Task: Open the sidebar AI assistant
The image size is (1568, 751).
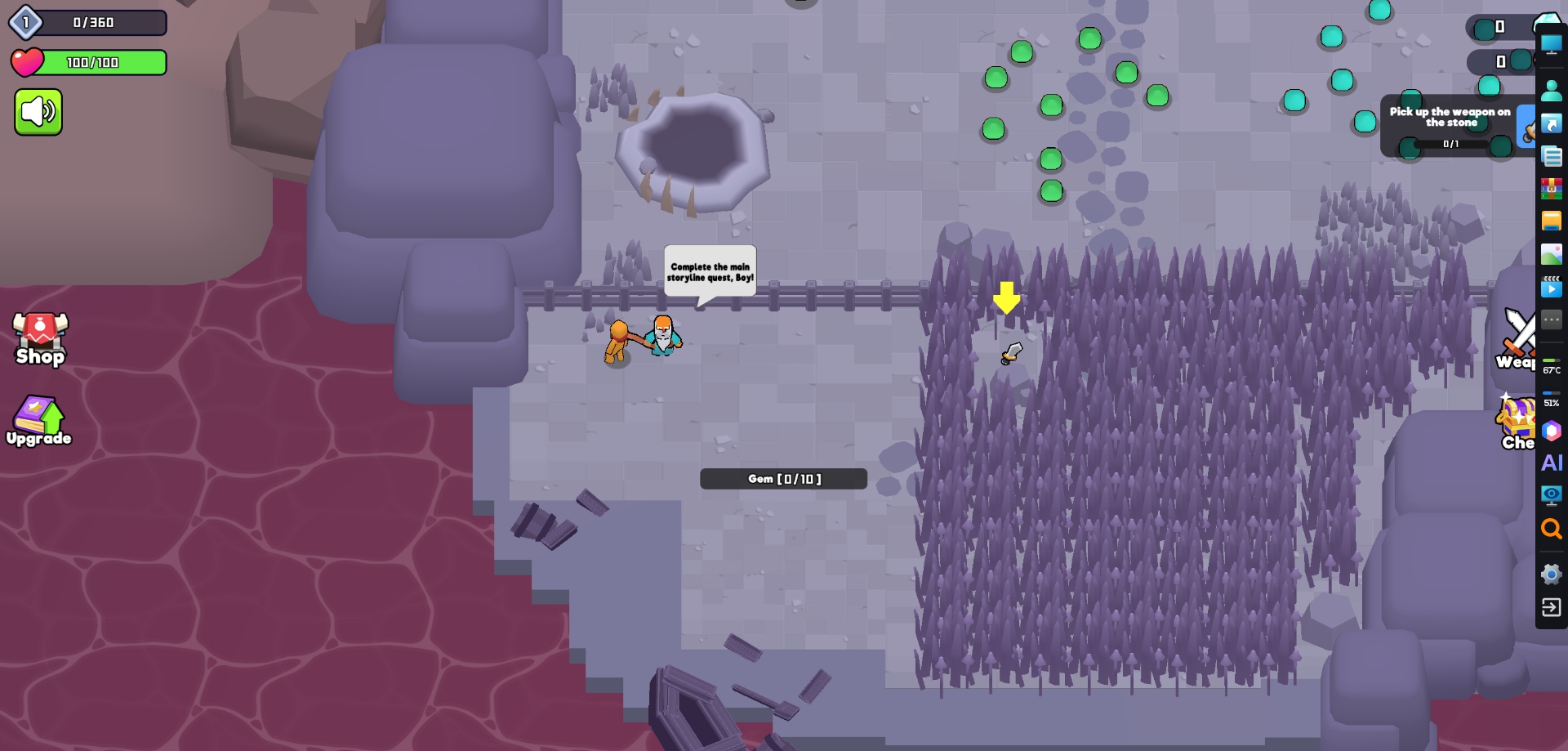Action: pos(1551,463)
